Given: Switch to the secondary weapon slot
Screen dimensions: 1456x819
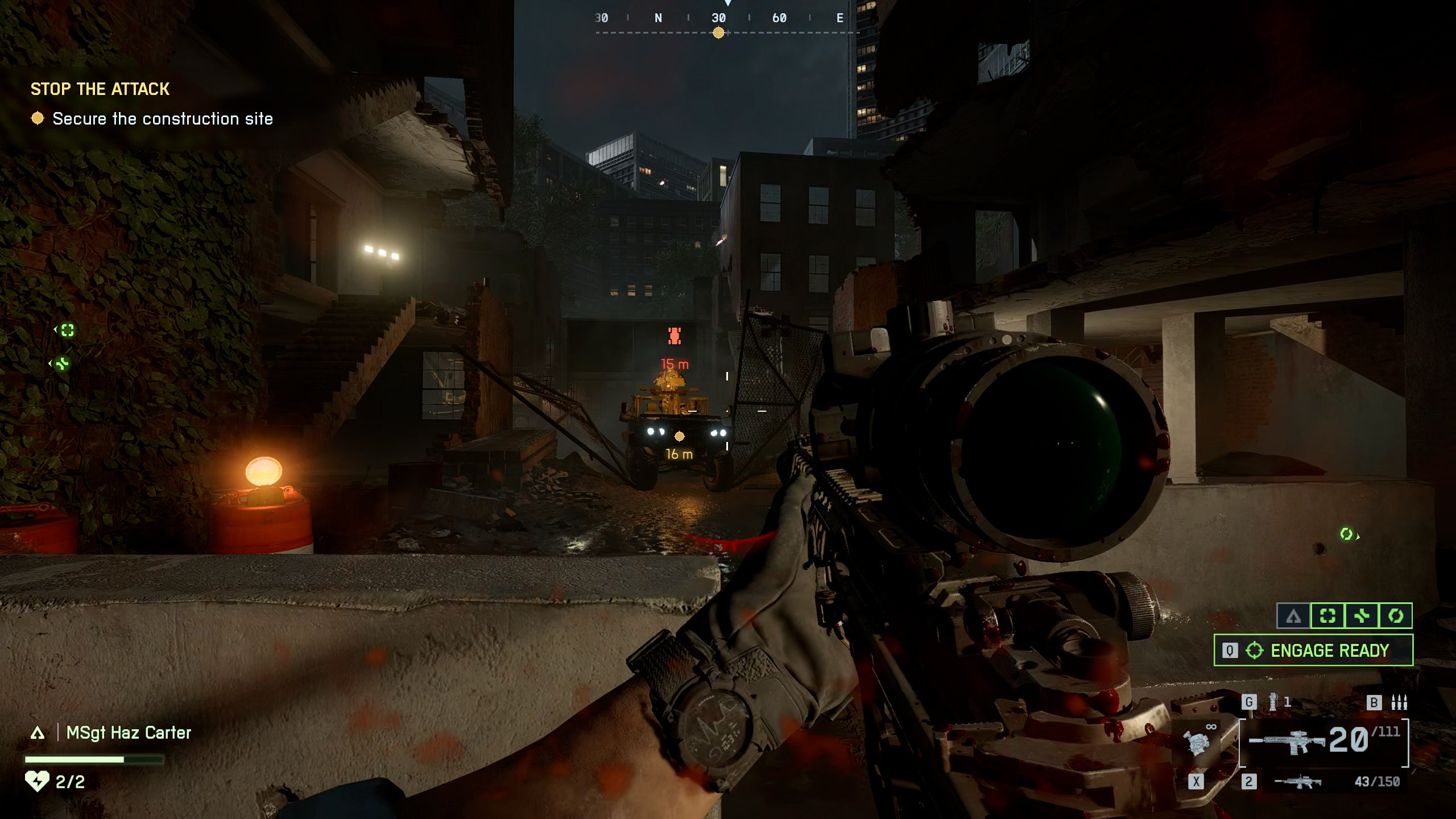Looking at the screenshot, I should 1298,782.
